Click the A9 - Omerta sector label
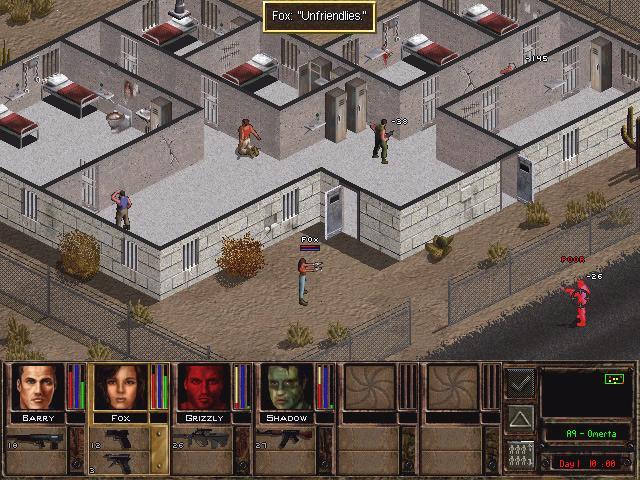The height and width of the screenshot is (480, 640). point(585,434)
